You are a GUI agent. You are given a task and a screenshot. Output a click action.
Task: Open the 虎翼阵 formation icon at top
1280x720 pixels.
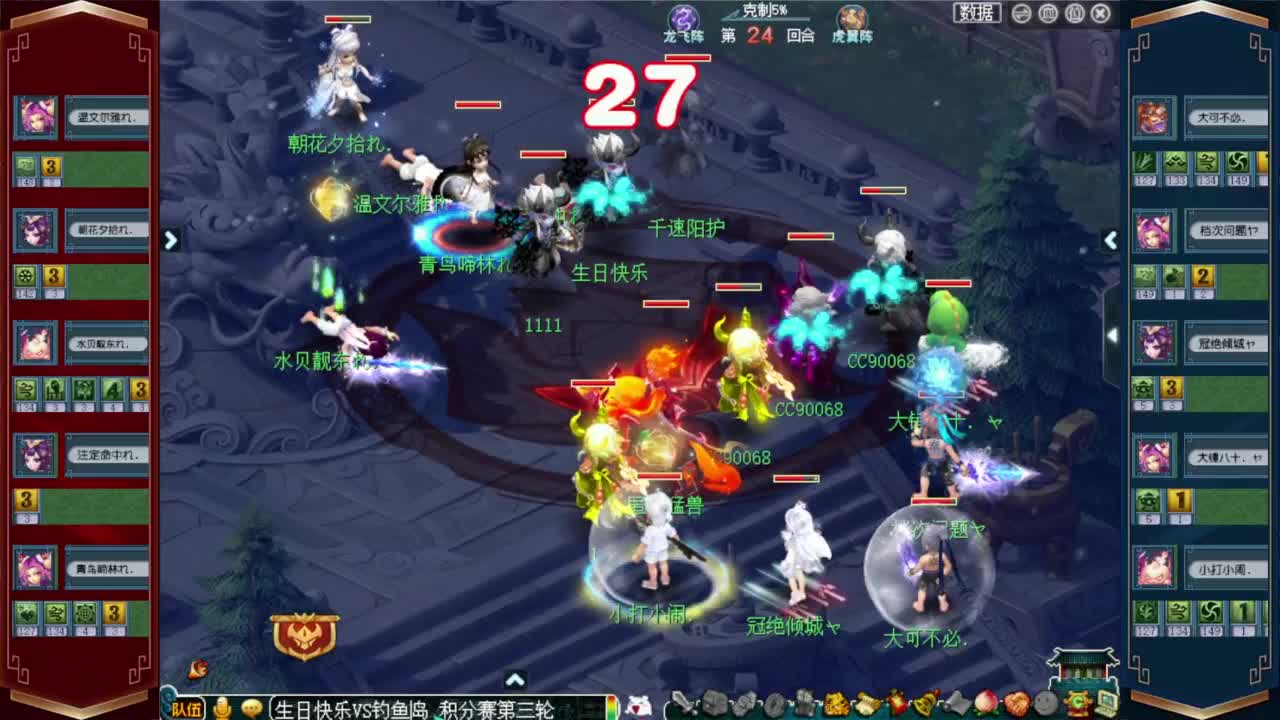[x=848, y=17]
